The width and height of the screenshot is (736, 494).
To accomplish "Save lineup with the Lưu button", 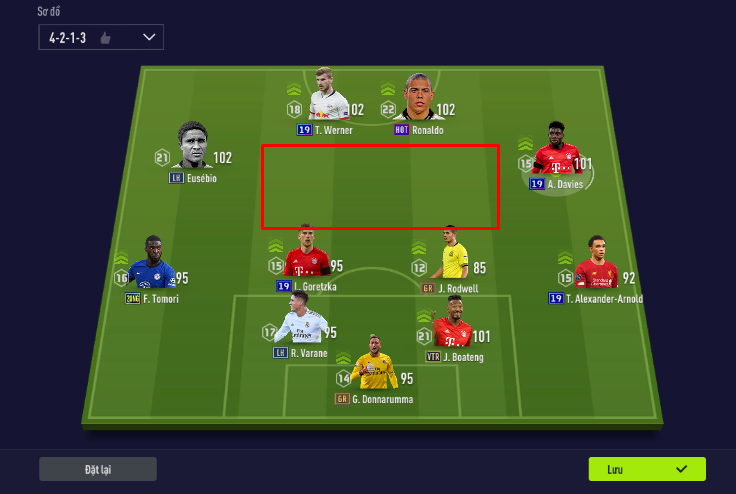I will point(647,469).
